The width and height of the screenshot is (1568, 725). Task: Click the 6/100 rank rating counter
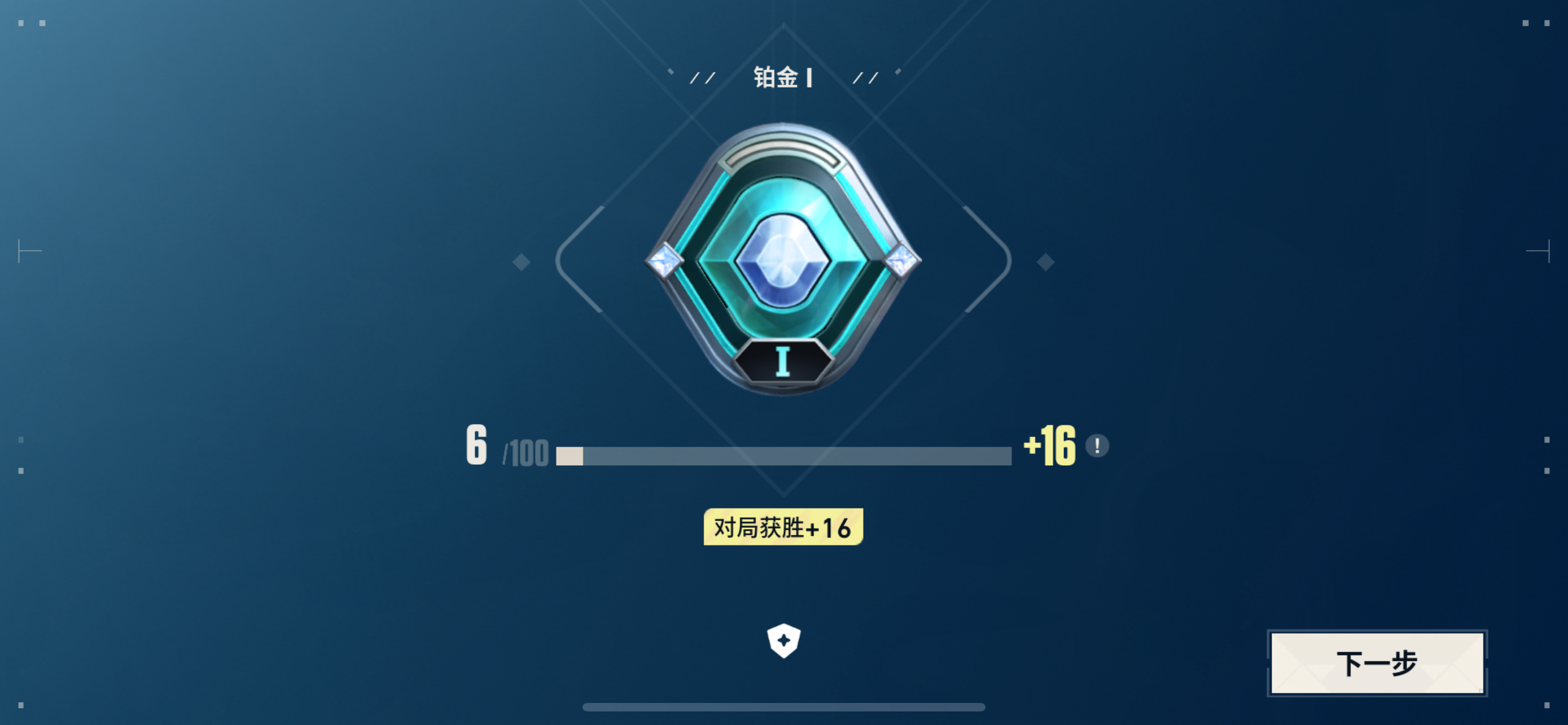(x=505, y=449)
